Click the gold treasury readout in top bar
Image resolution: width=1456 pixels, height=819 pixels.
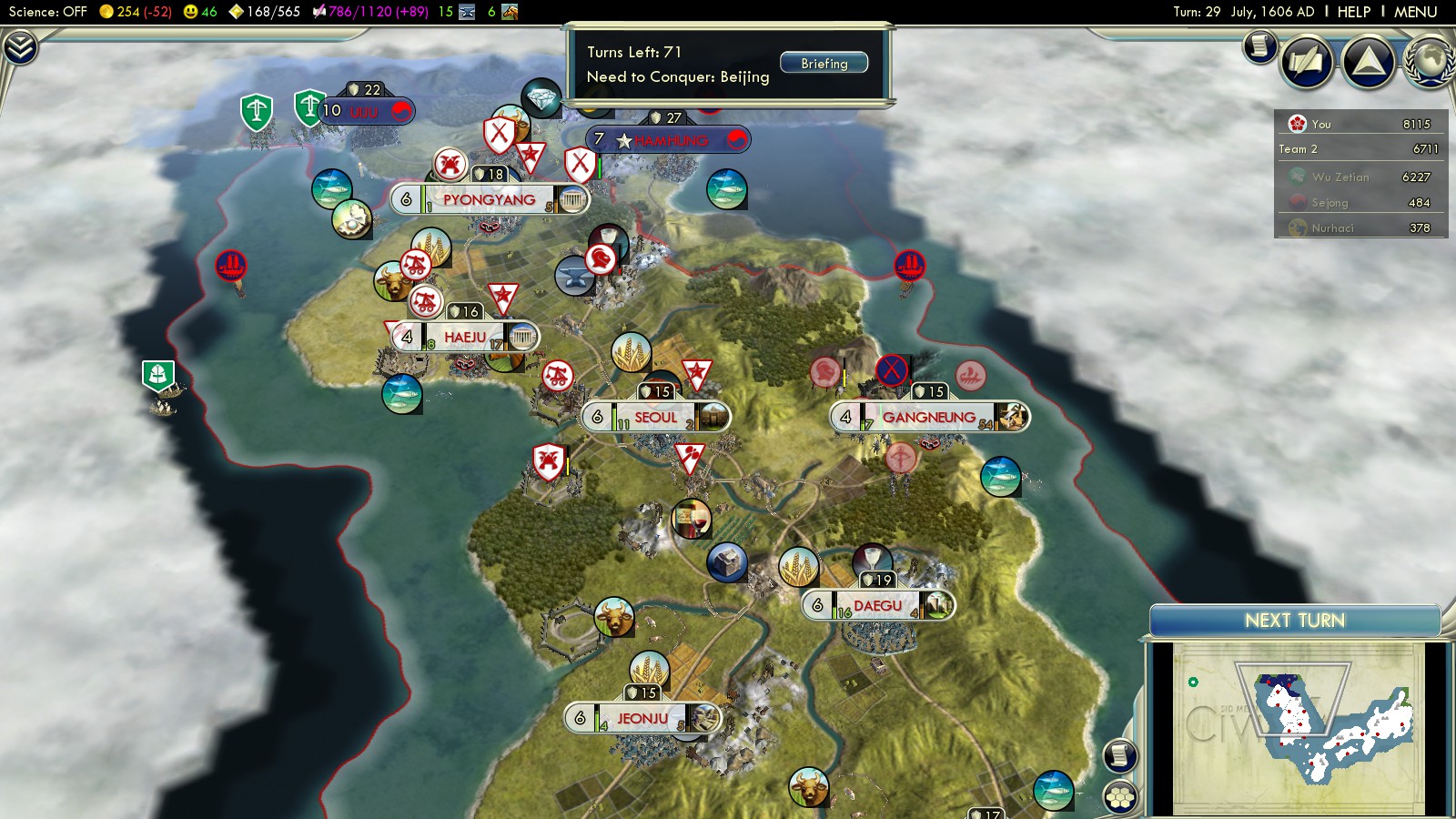135,12
